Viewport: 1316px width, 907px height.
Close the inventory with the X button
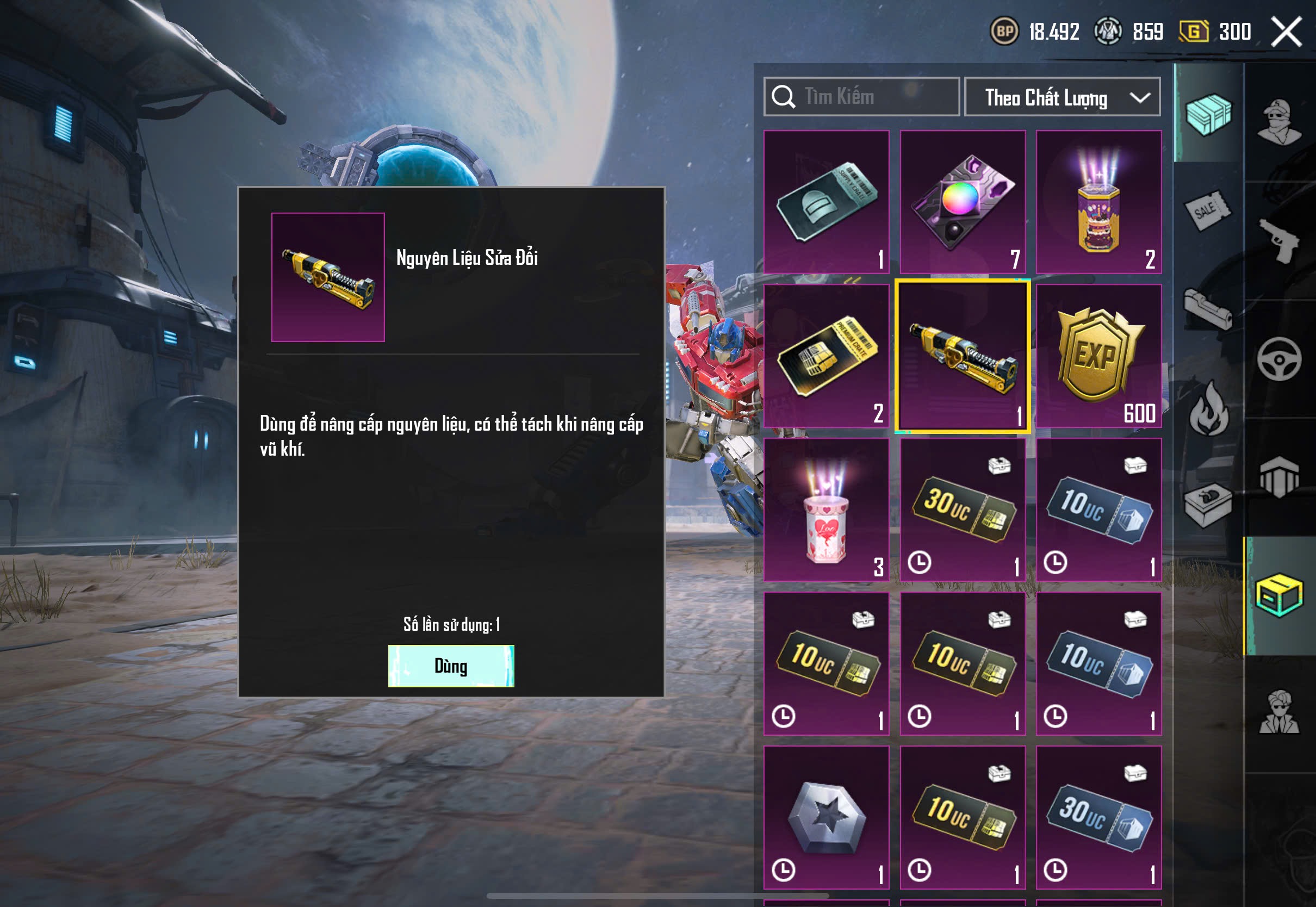click(1286, 32)
